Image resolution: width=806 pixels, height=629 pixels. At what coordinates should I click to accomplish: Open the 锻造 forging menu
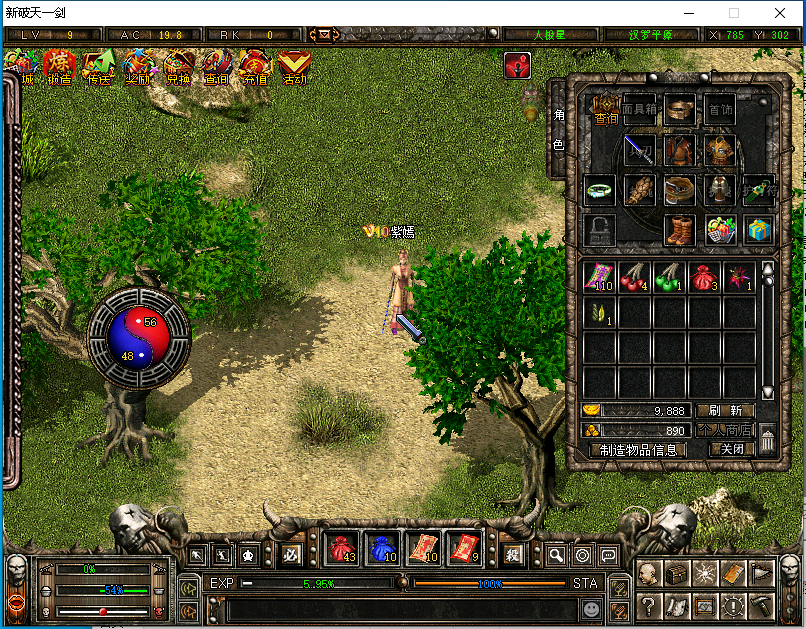(60, 67)
